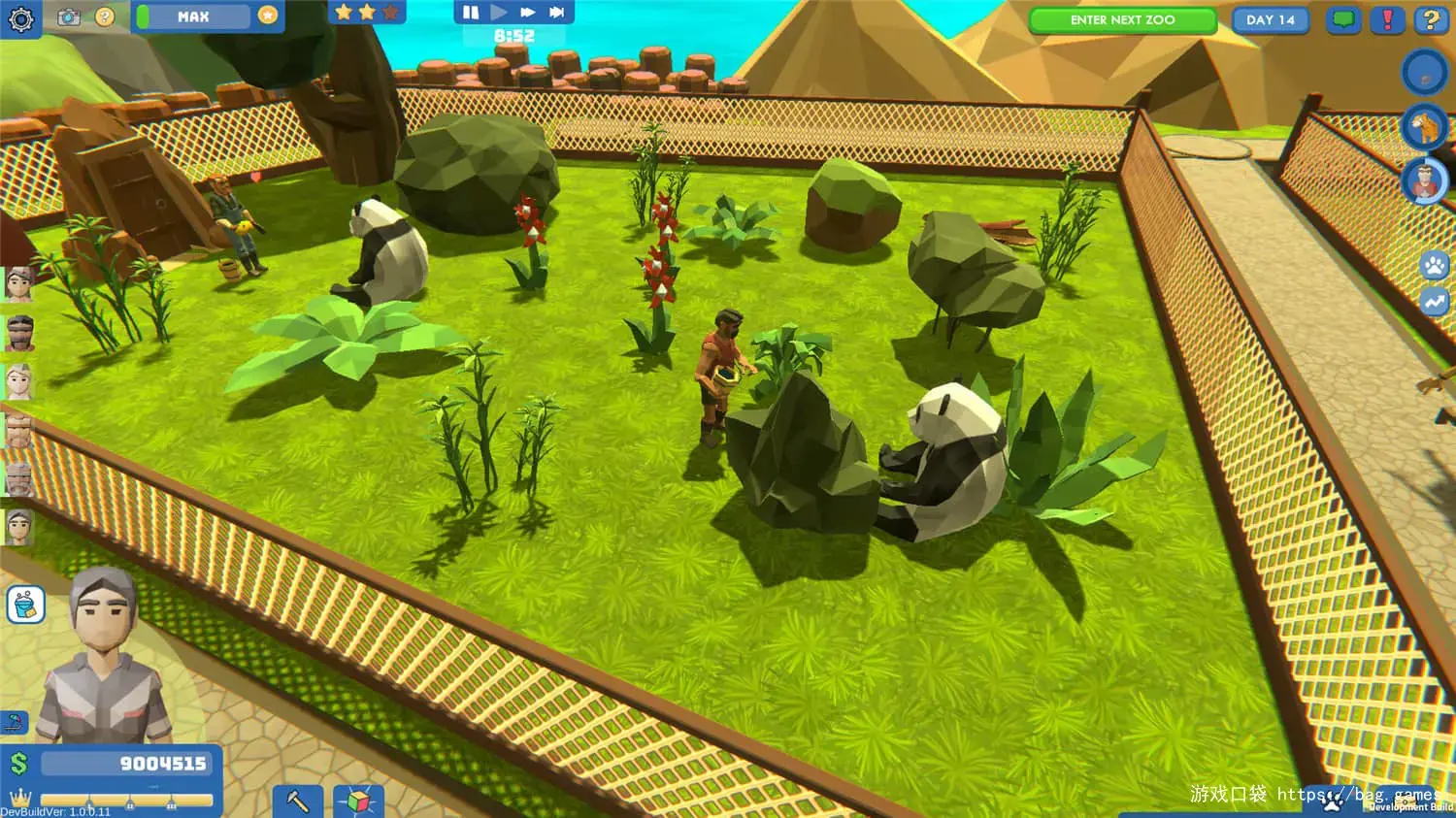Click the camera screenshot icon
Viewport: 1456px width, 818px height.
tap(69, 16)
